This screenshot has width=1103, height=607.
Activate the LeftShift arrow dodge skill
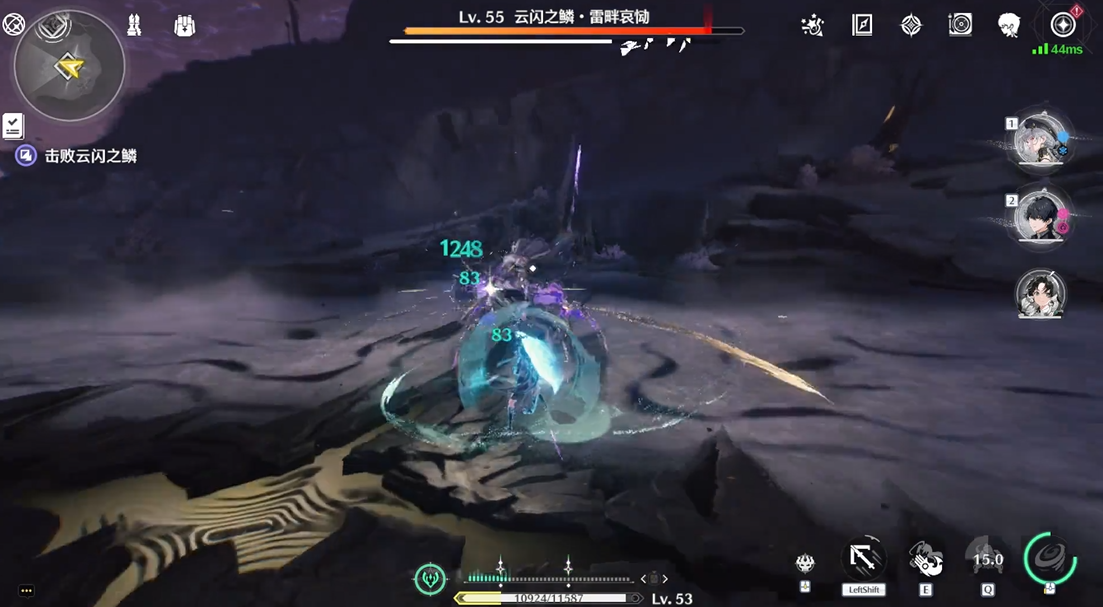coord(864,558)
